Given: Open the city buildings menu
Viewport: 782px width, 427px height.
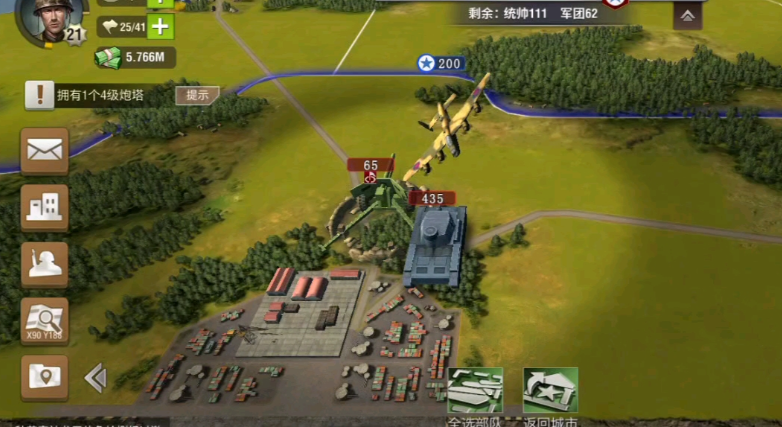Looking at the screenshot, I should 45,207.
